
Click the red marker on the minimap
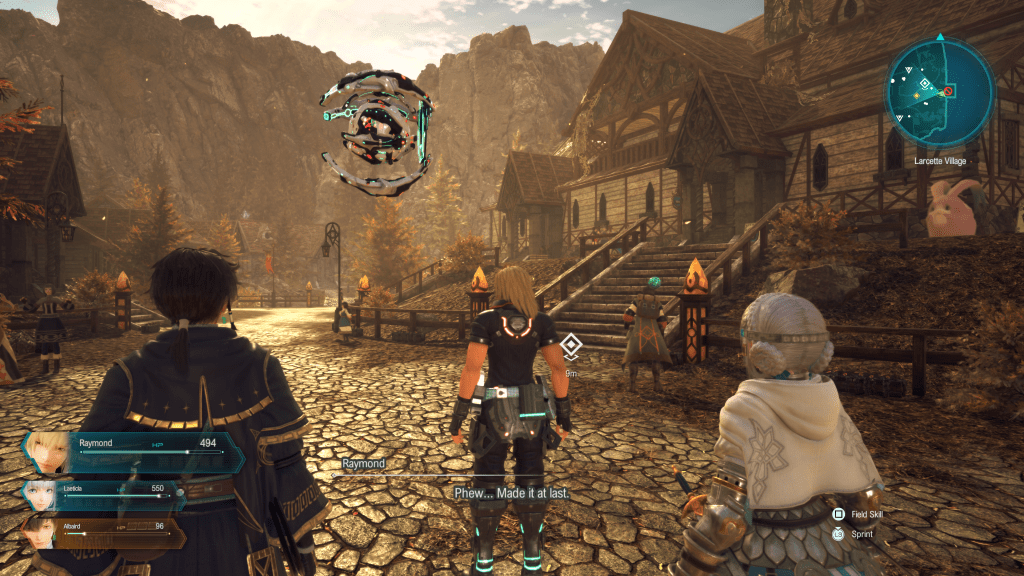click(x=948, y=91)
